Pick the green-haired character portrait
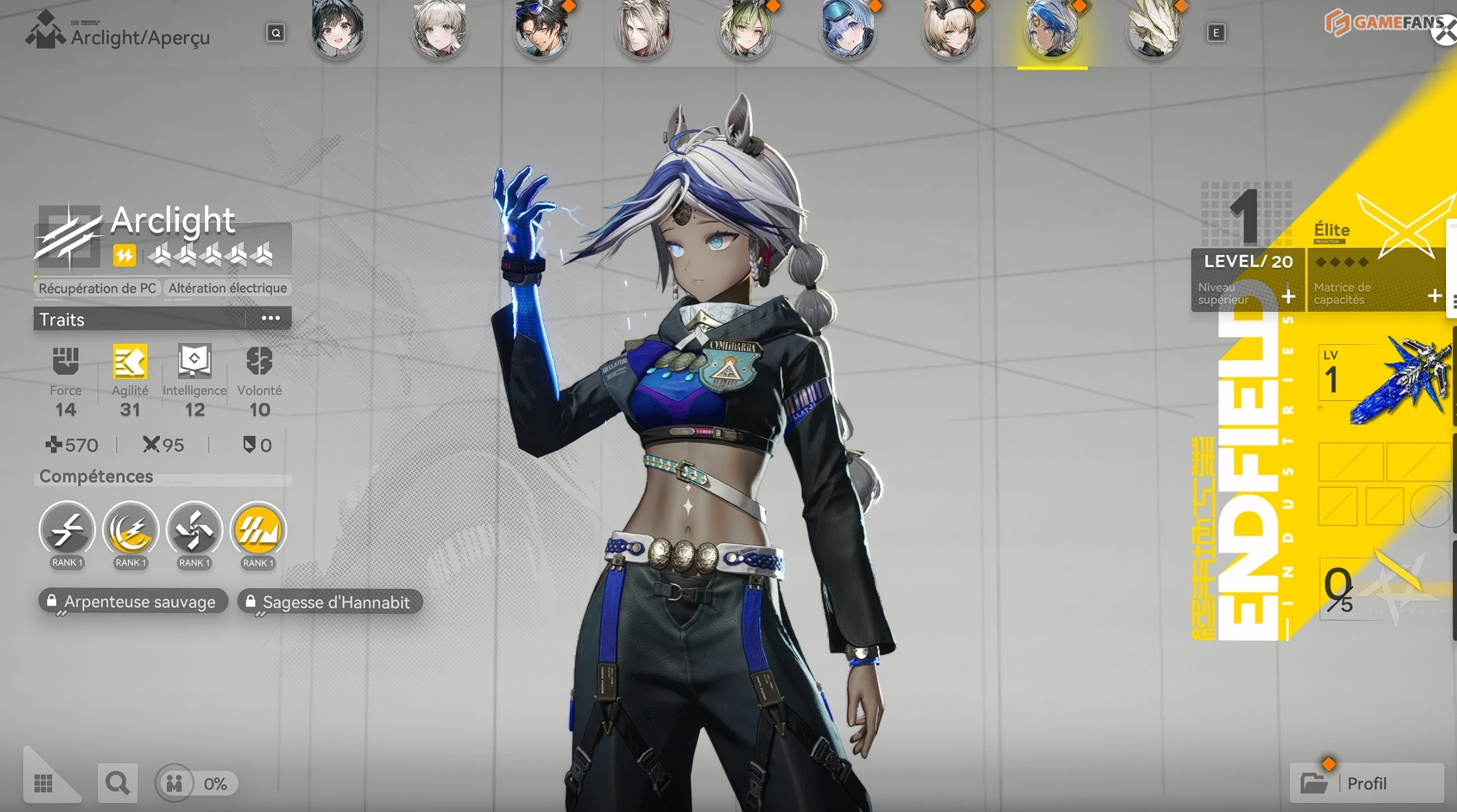Viewport: 1457px width, 812px height. click(745, 30)
